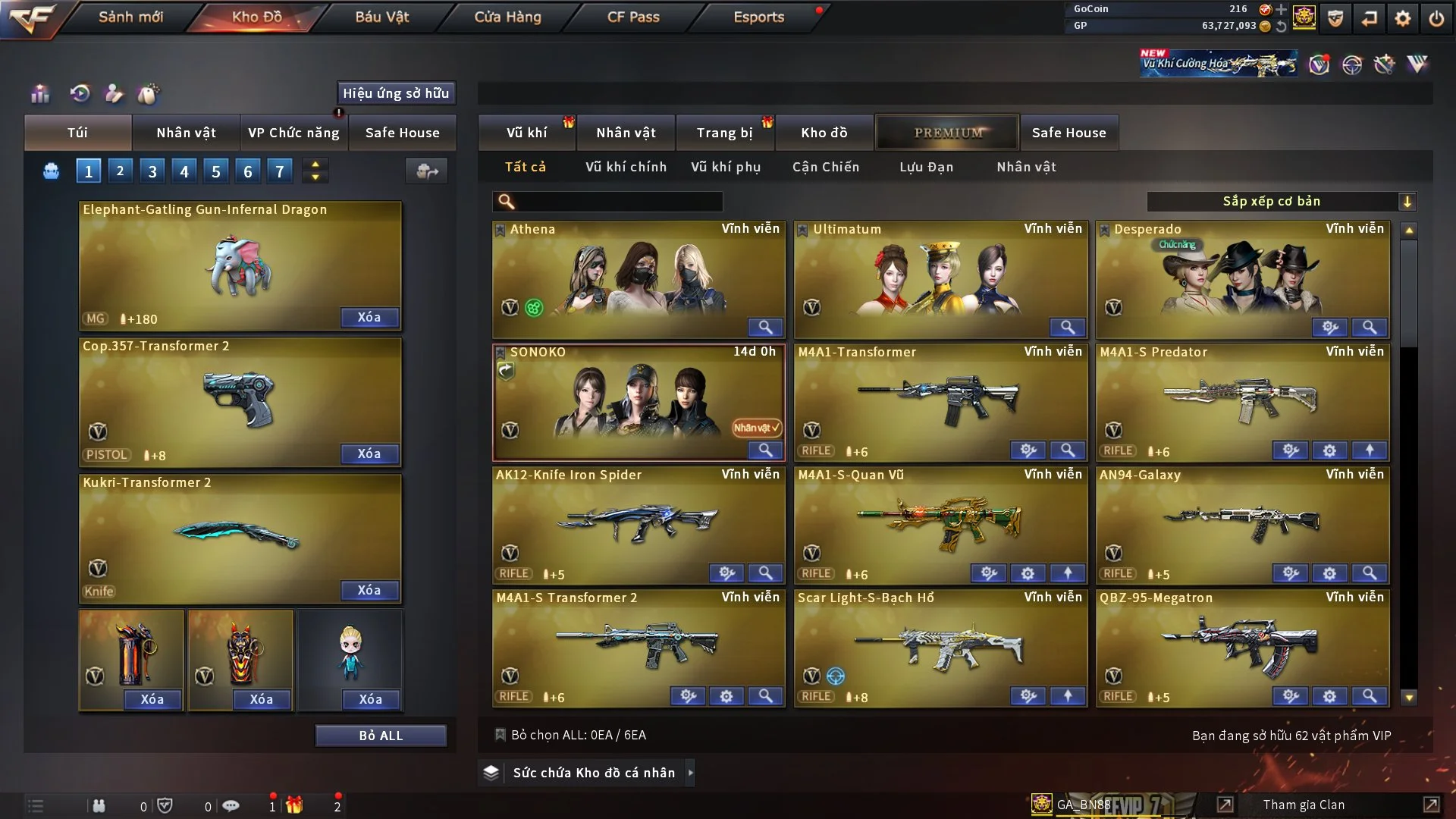Viewport: 1456px width, 819px height.
Task: Go to the CF Pass page
Action: (633, 17)
